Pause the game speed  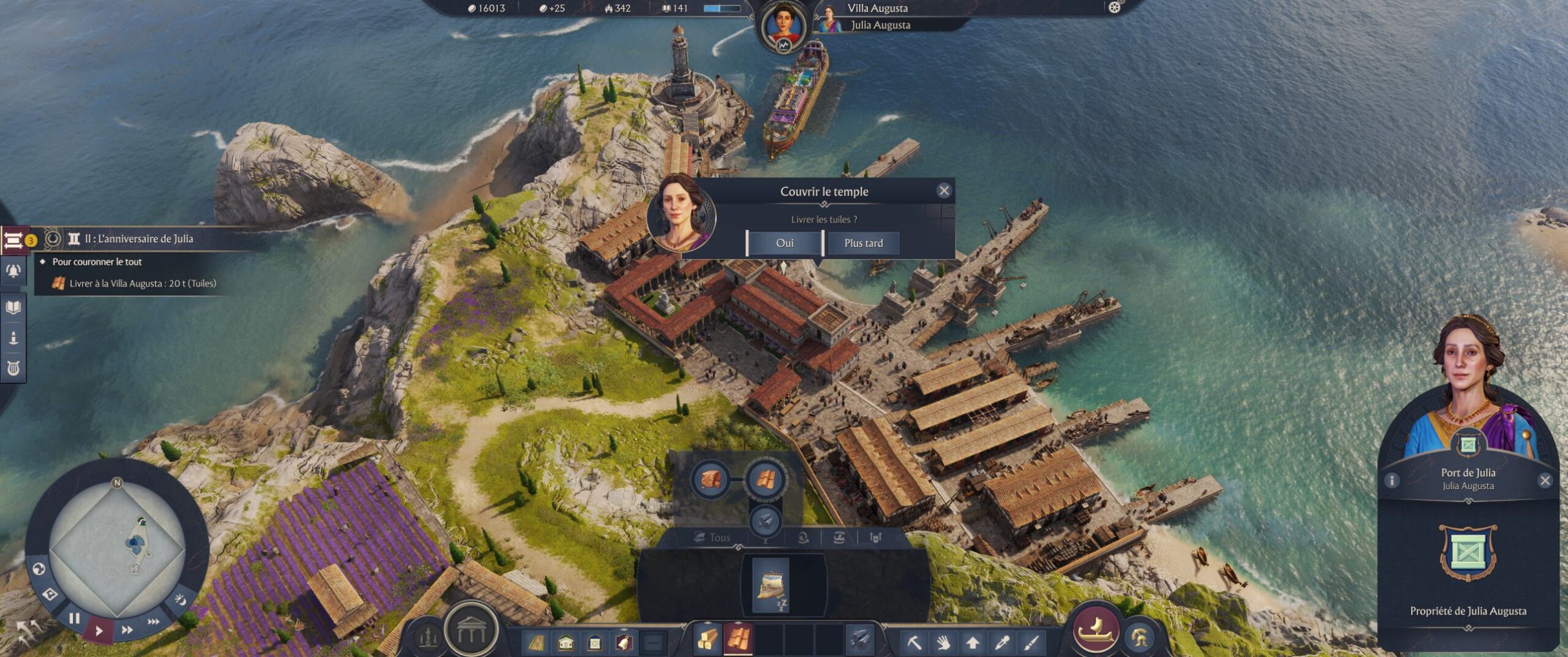pos(74,618)
